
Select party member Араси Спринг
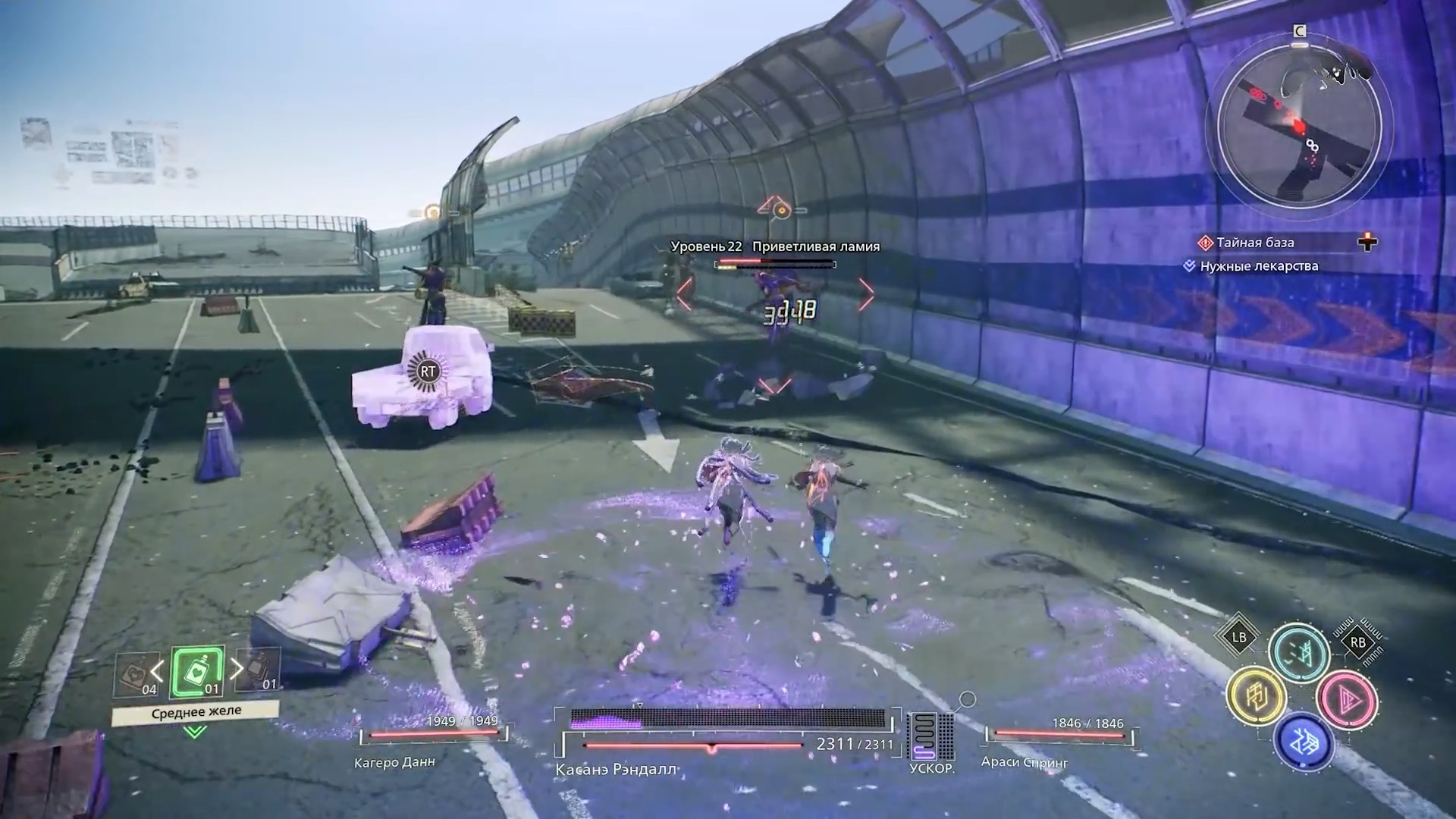pos(1024,761)
